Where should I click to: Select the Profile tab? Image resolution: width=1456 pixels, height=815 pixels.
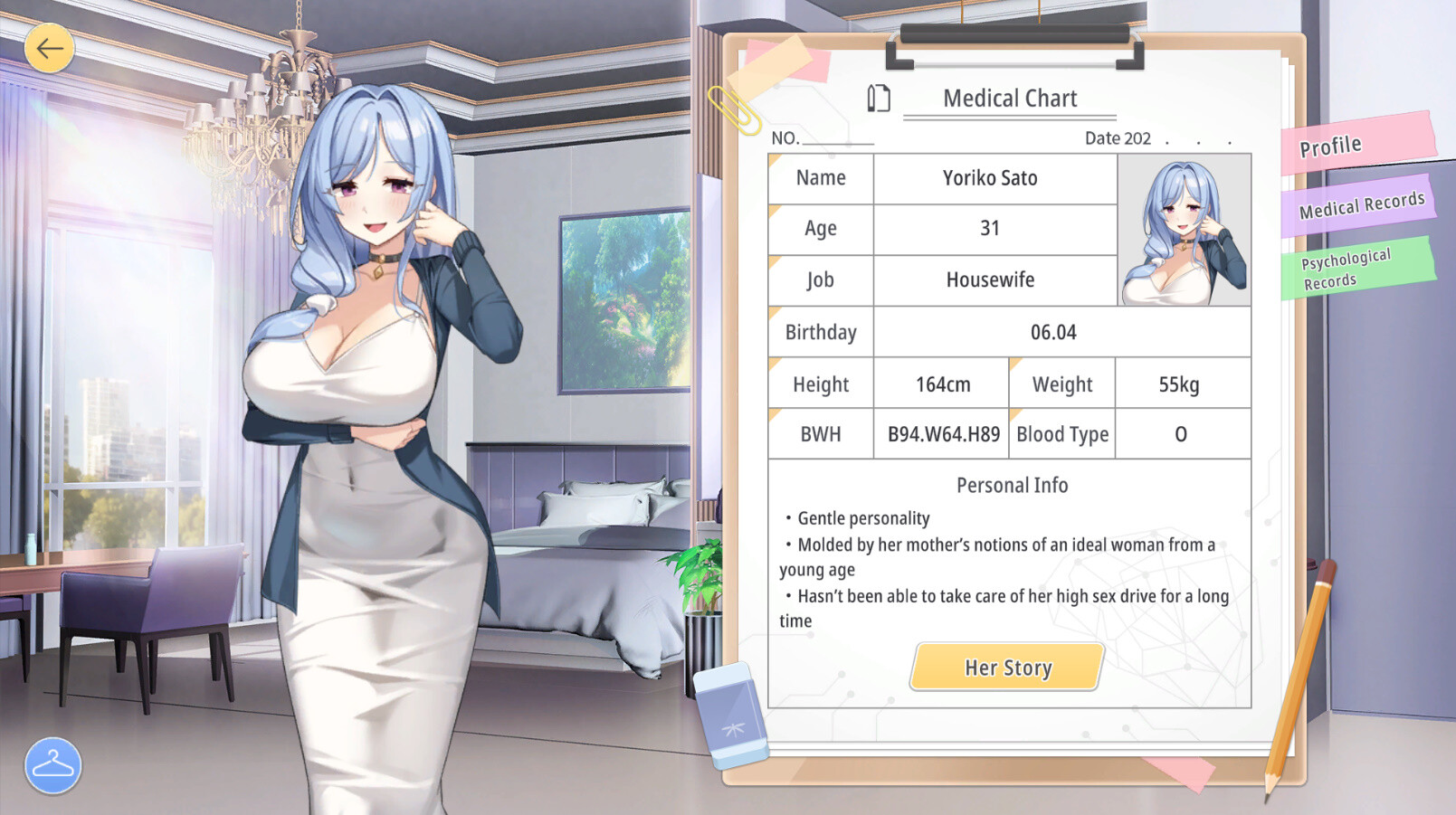pos(1328,144)
